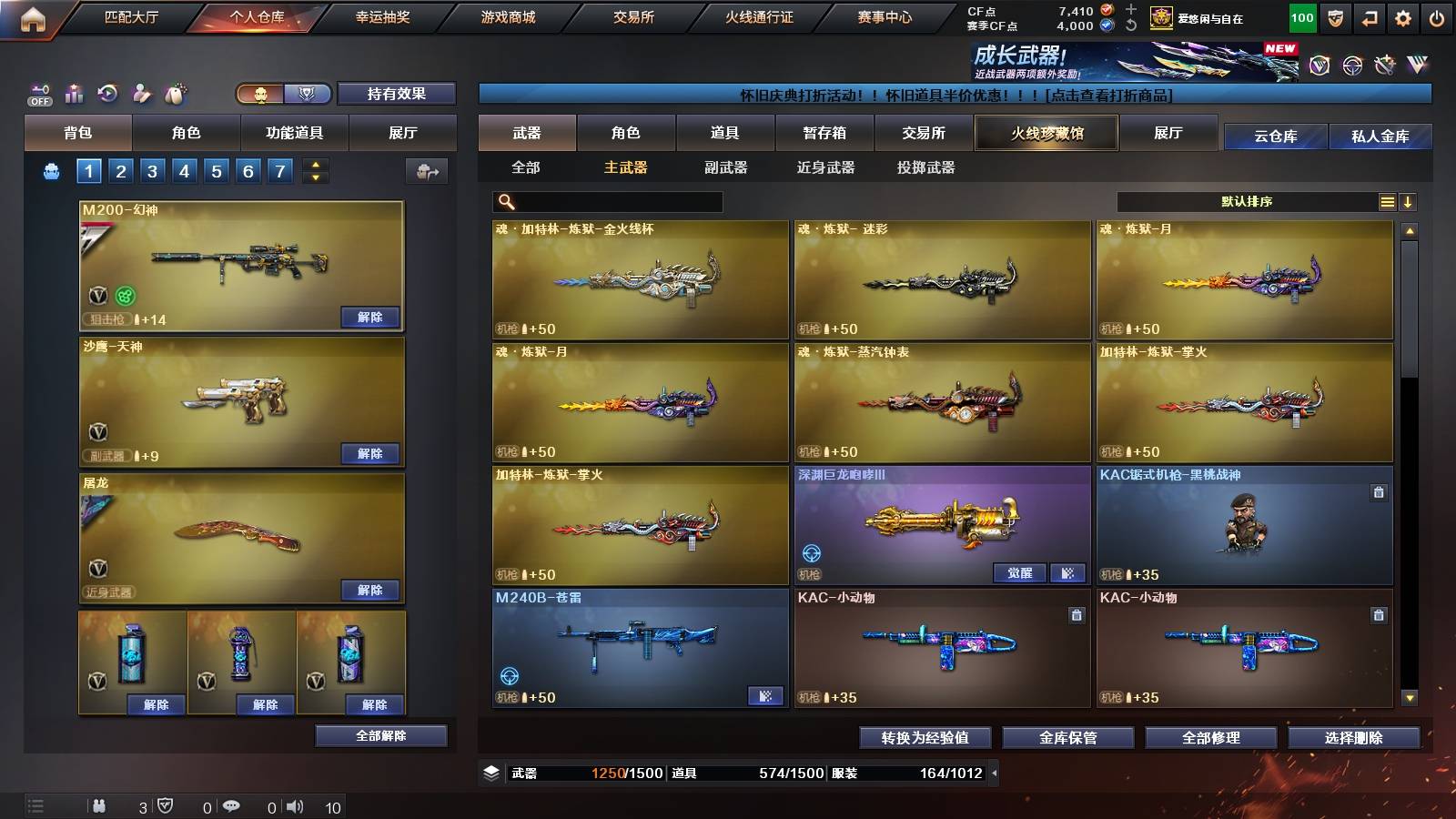The width and height of the screenshot is (1456, 819).
Task: Click the up arrow of the backpack page stepper
Action: pos(316,166)
